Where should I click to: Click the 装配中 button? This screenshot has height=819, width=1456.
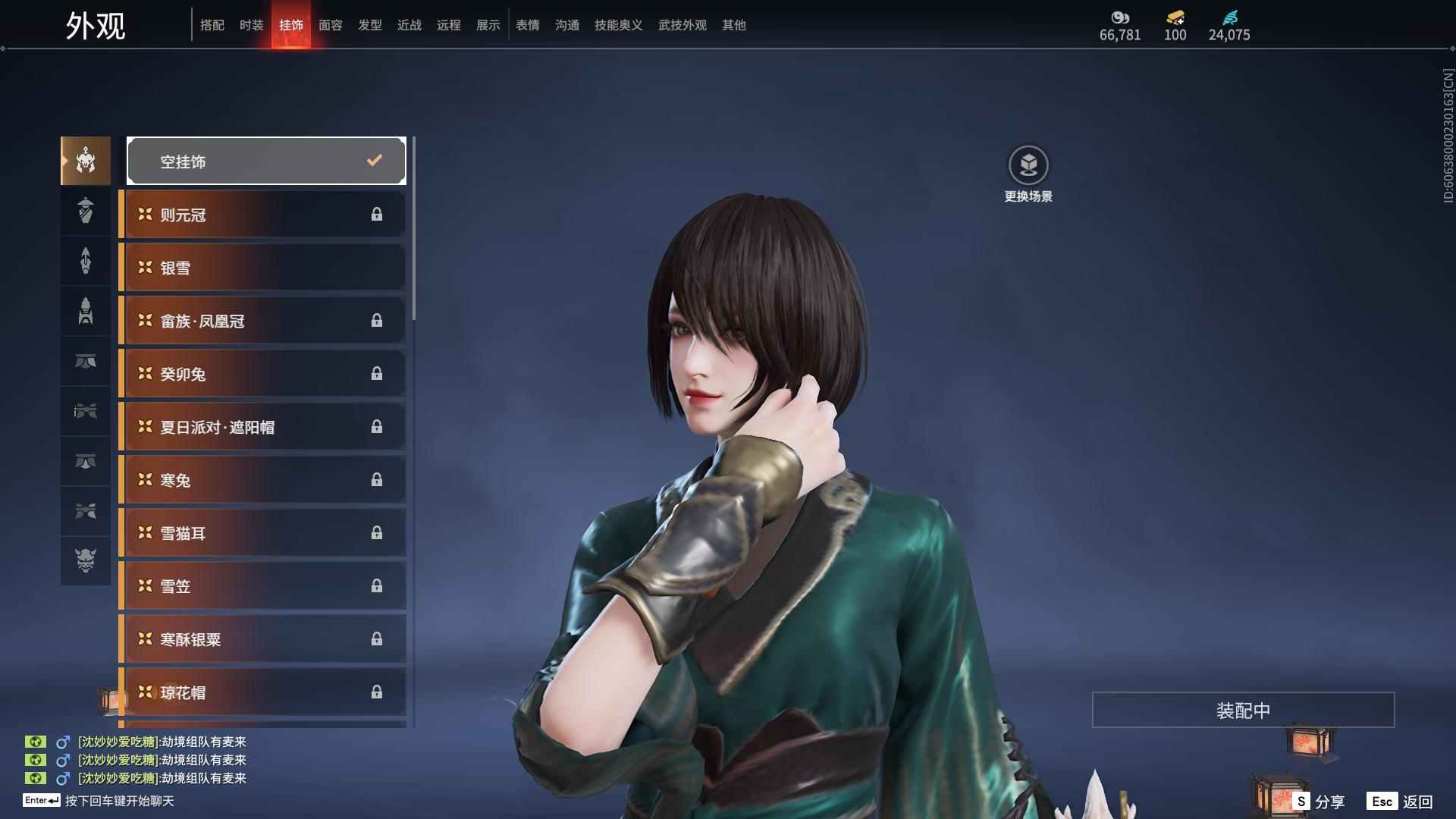coord(1243,710)
